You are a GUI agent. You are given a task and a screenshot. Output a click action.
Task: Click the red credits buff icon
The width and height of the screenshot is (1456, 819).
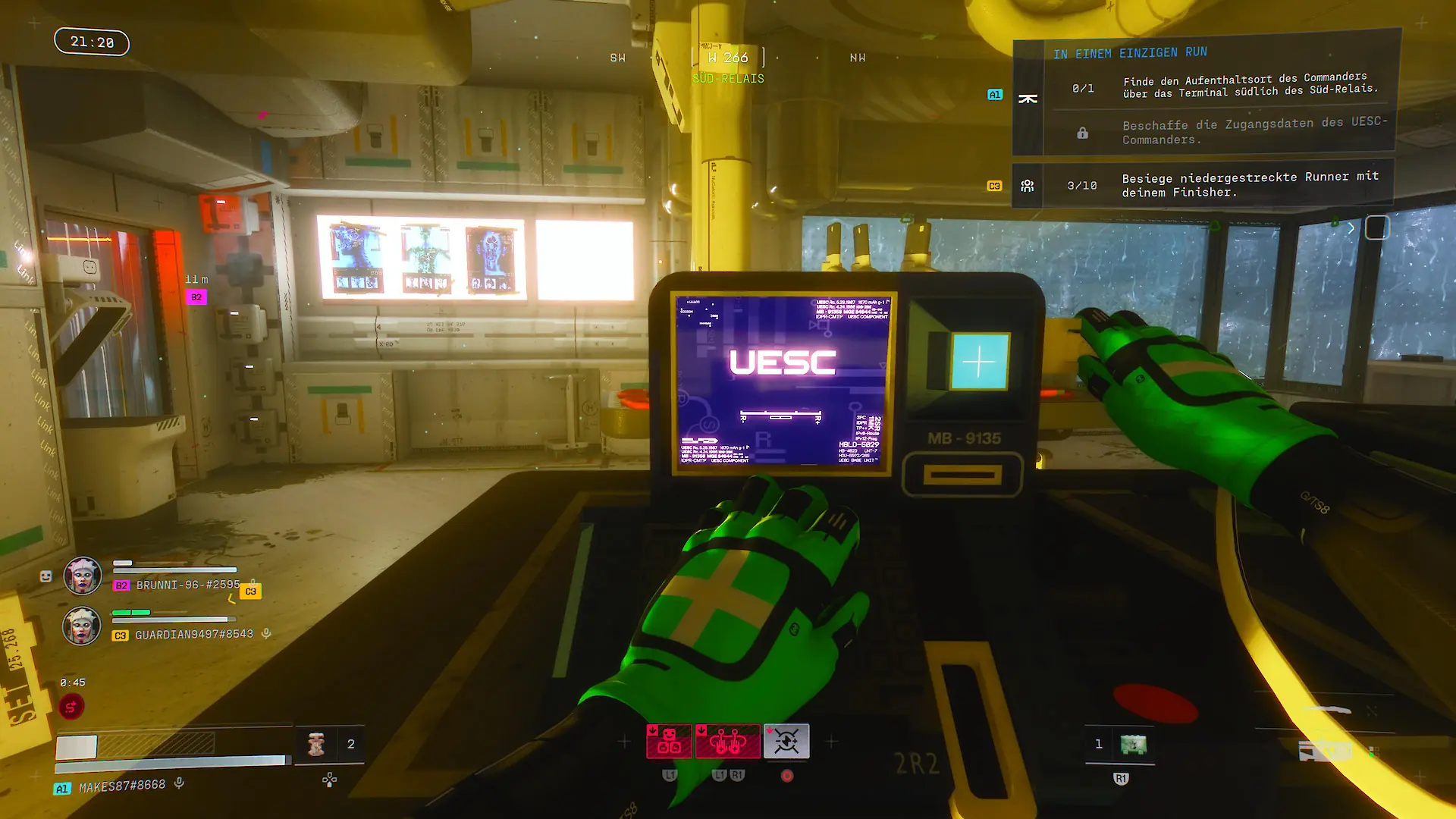tap(71, 707)
